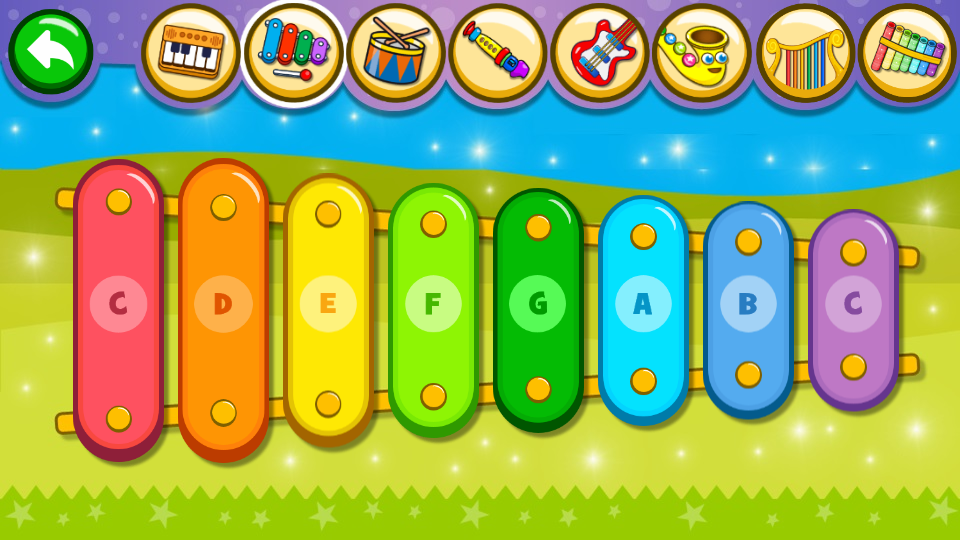The width and height of the screenshot is (960, 540).
Task: Switch to the piano keyboard instrument
Action: point(190,52)
